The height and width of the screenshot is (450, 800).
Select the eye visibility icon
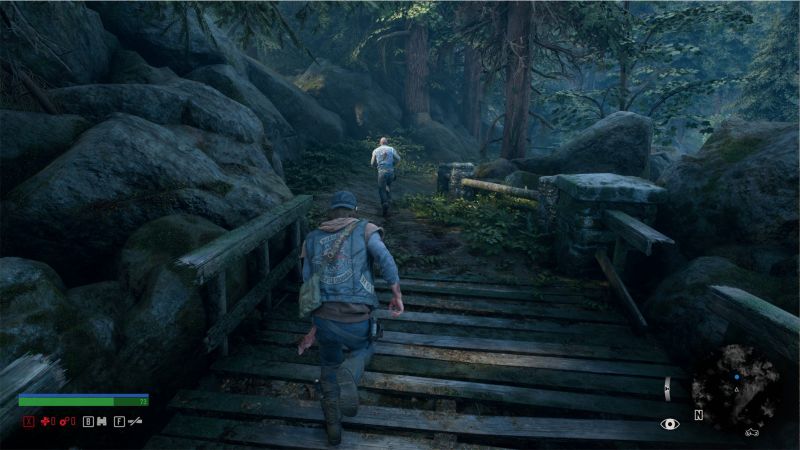[x=670, y=424]
